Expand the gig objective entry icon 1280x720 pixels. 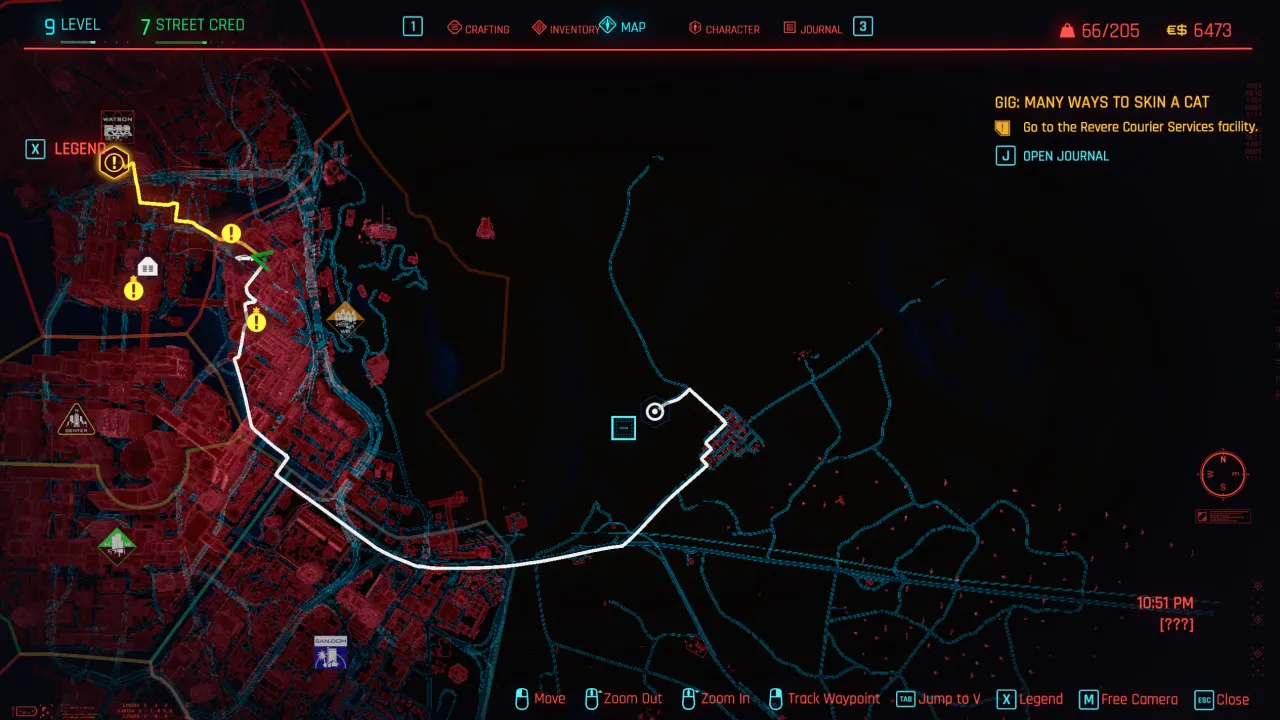point(1001,127)
